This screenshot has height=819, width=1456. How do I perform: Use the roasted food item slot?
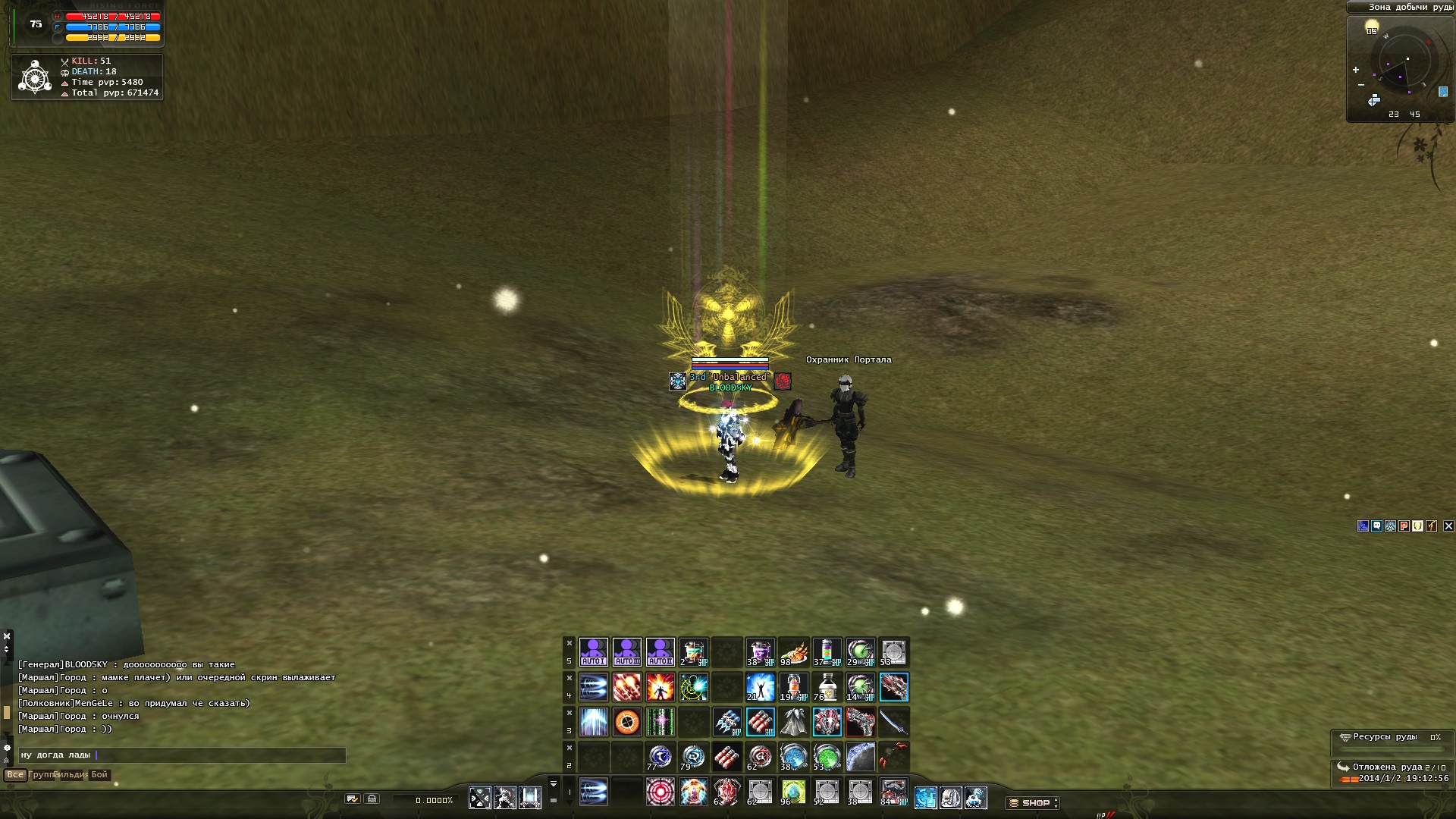tap(793, 652)
